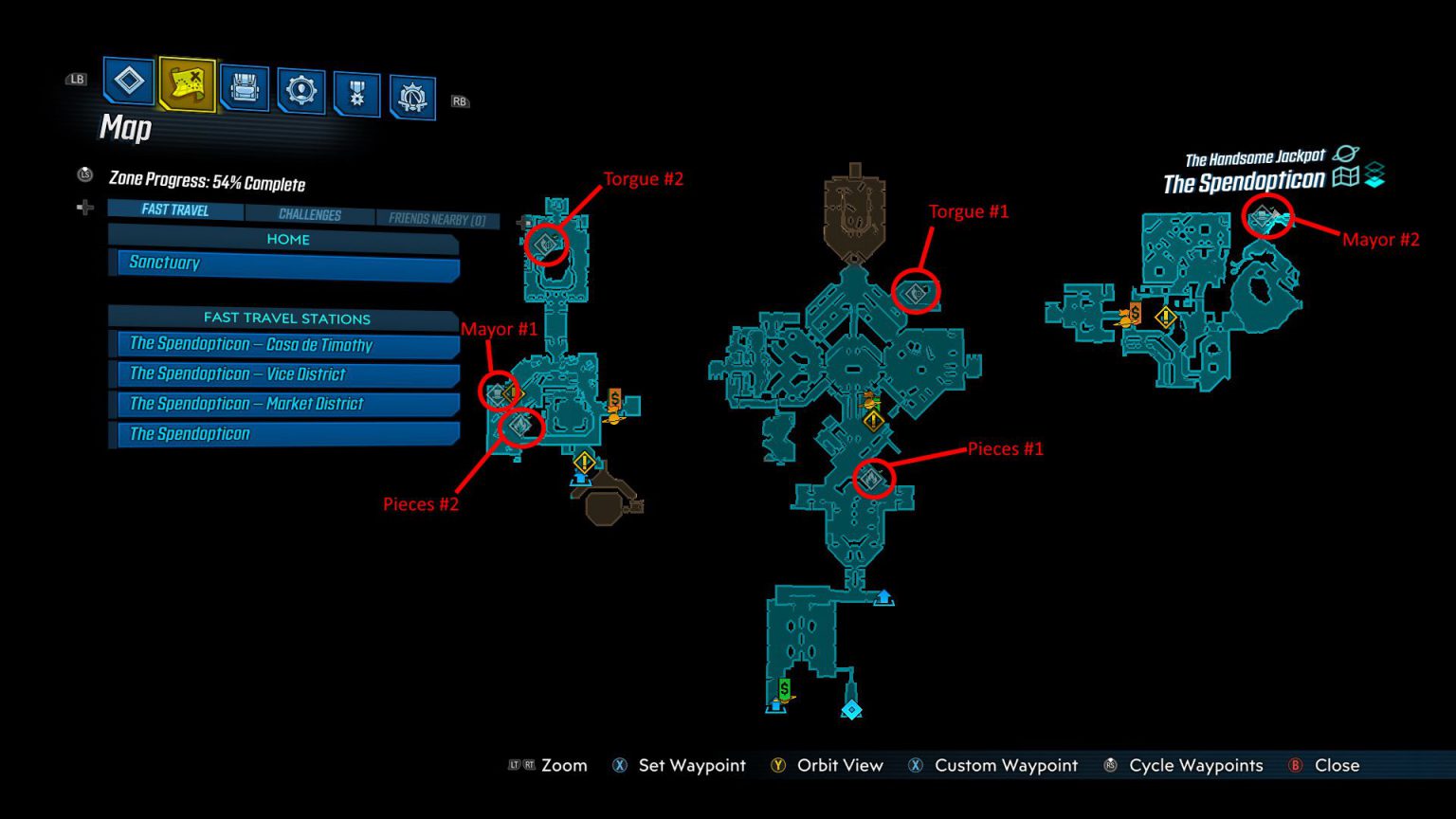Open the FRIENDS NEARBY tab
The width and height of the screenshot is (1456, 819).
tap(439, 216)
